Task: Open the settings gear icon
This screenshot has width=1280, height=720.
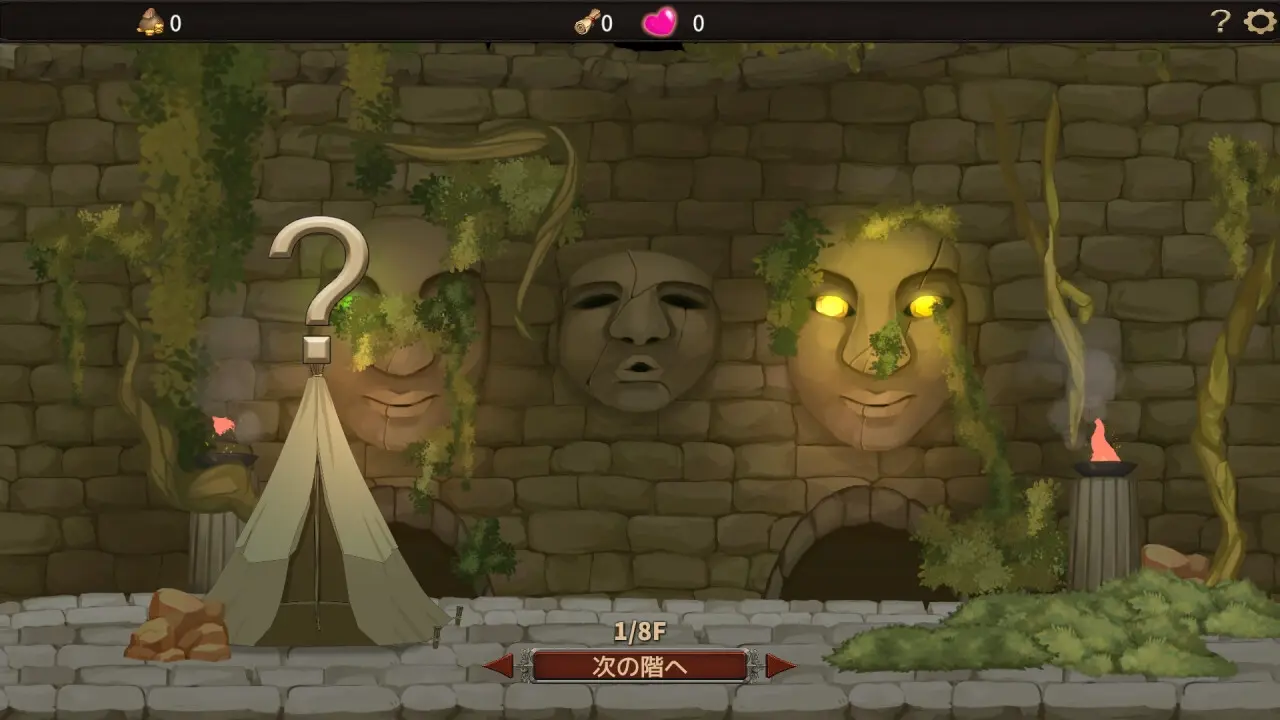Action: (x=1259, y=22)
